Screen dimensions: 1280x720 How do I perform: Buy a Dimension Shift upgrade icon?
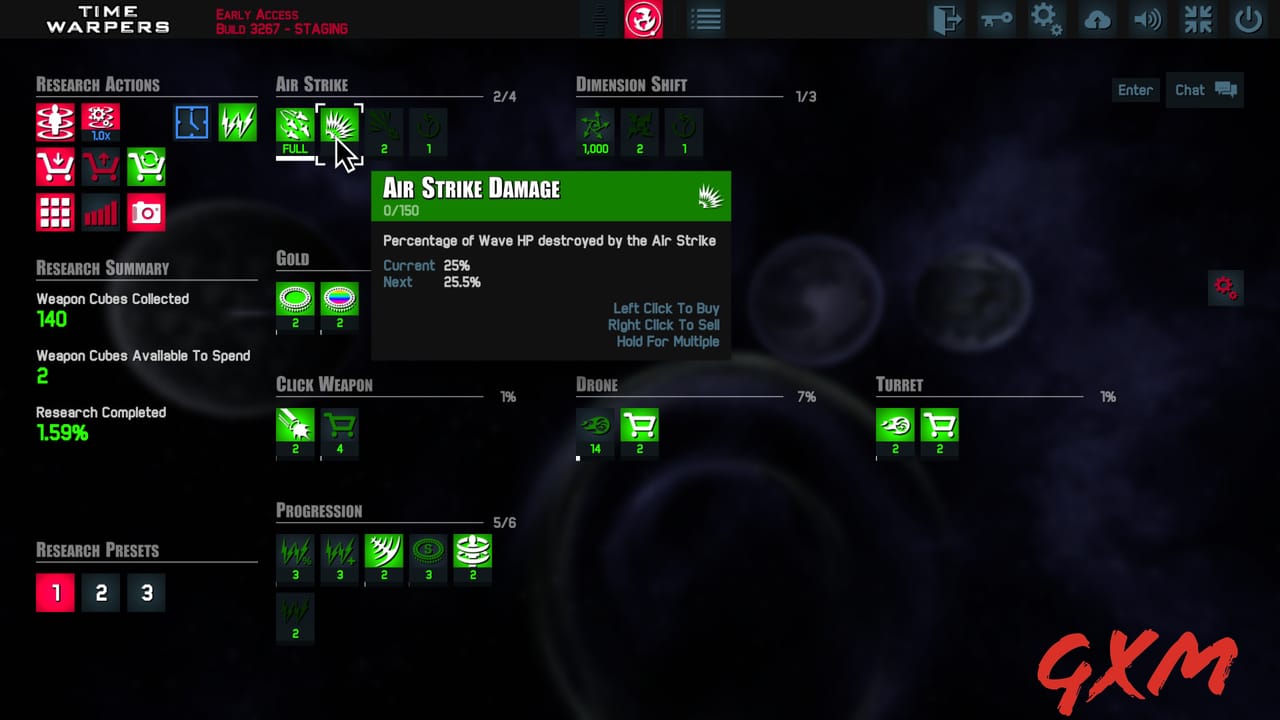tap(594, 131)
